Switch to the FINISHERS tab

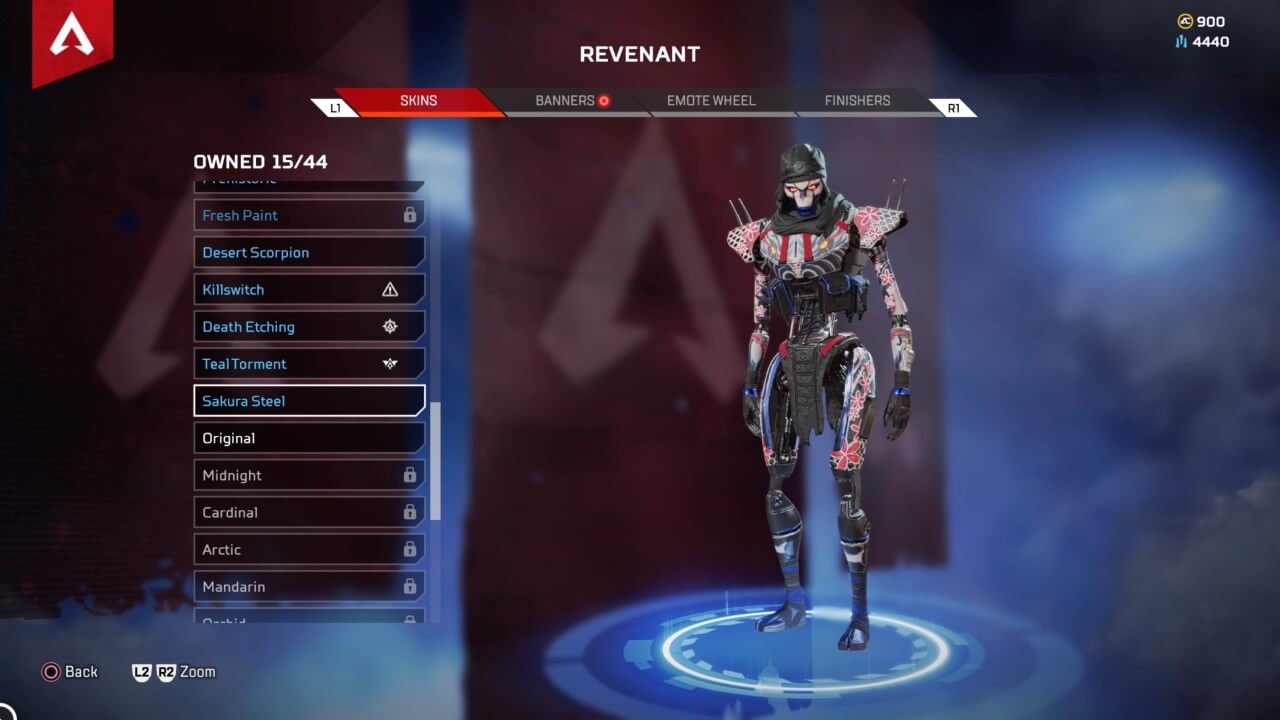856,100
